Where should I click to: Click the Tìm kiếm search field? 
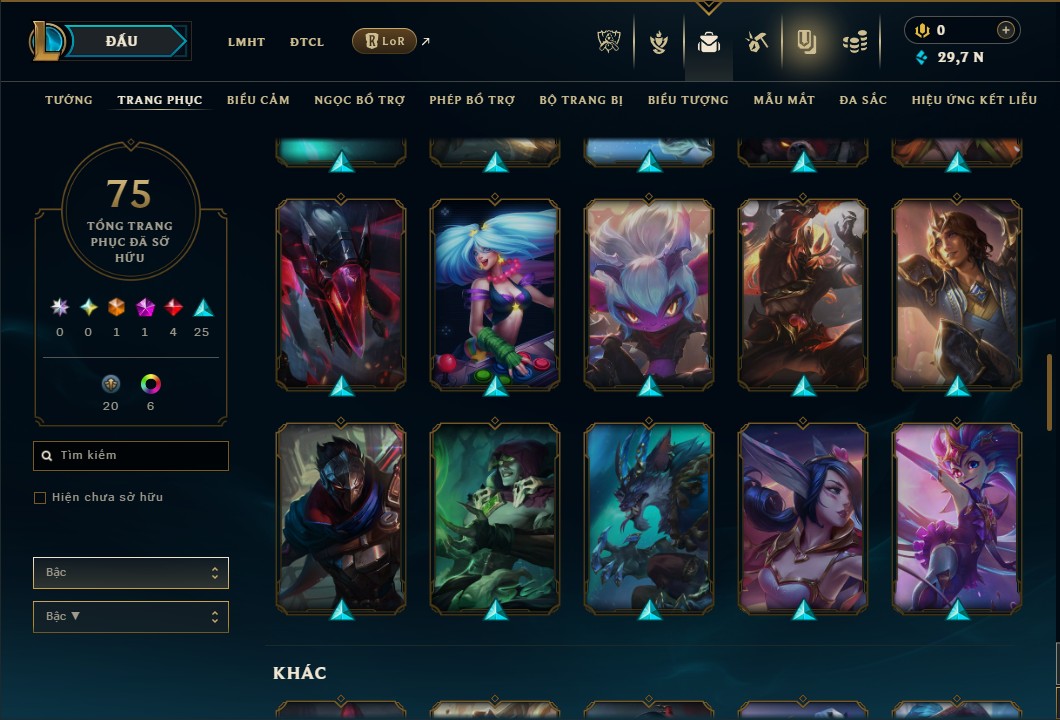(x=131, y=456)
